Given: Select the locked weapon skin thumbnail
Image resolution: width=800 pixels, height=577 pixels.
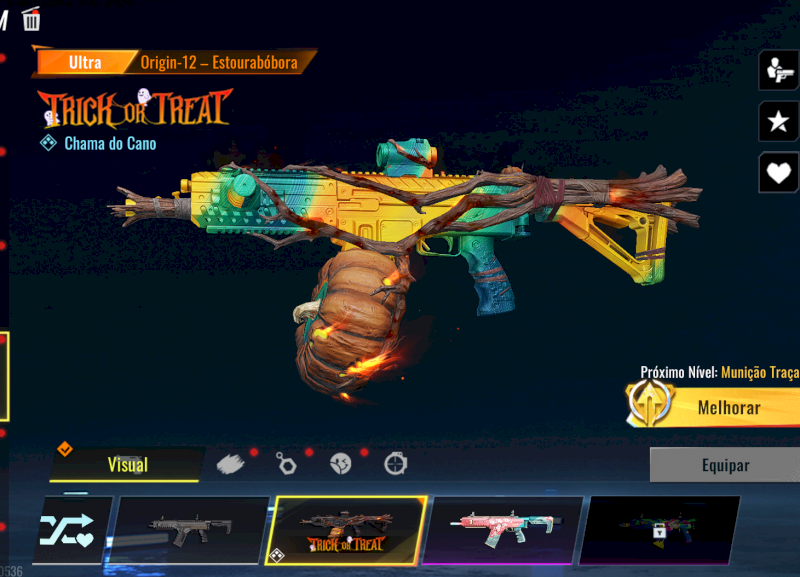Looking at the screenshot, I should tap(659, 530).
